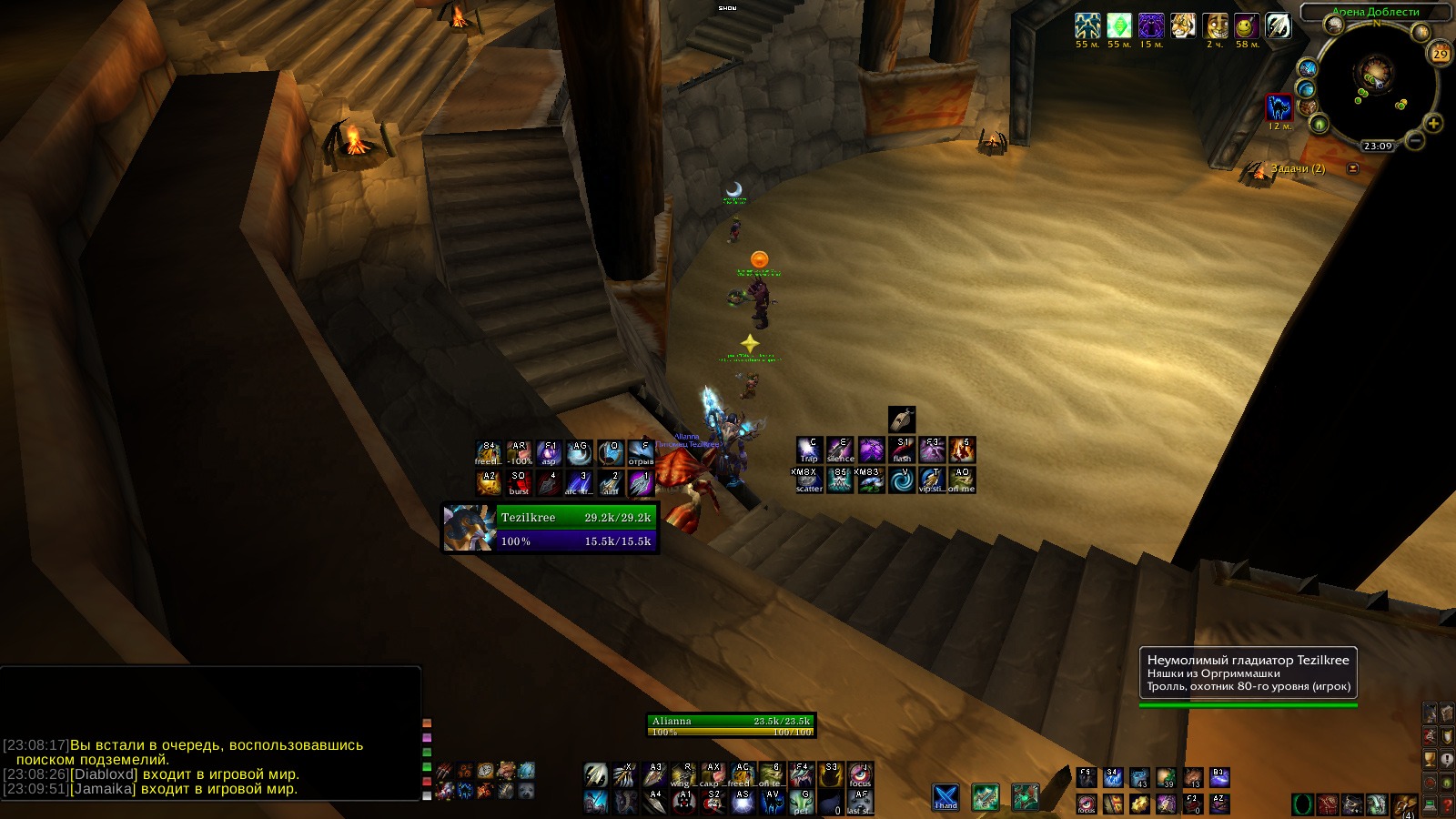This screenshot has width=1456, height=819.
Task: Zoom out the minimap with the minus button
Action: 1415,141
